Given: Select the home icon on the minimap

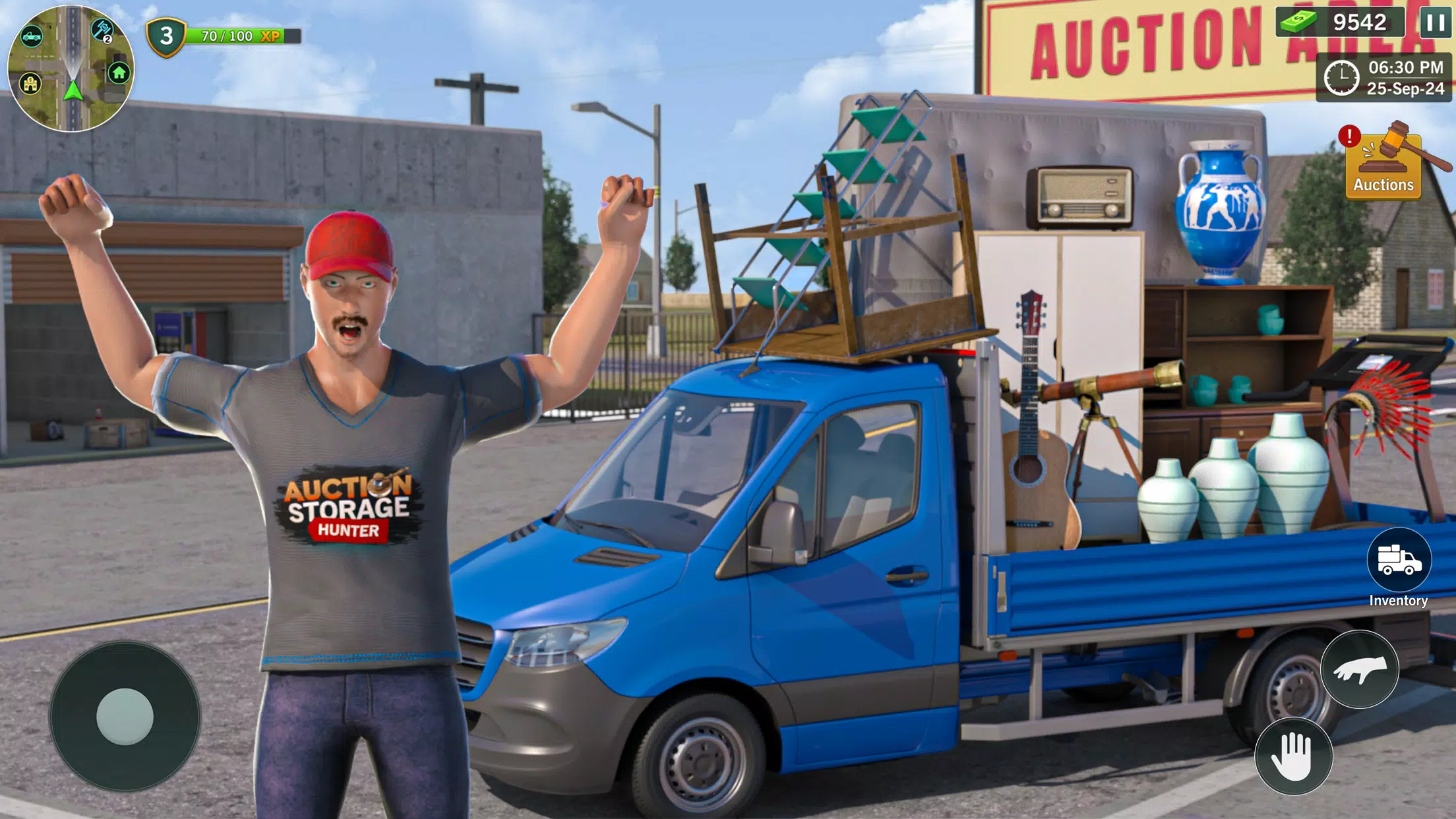Looking at the screenshot, I should coord(119,73).
